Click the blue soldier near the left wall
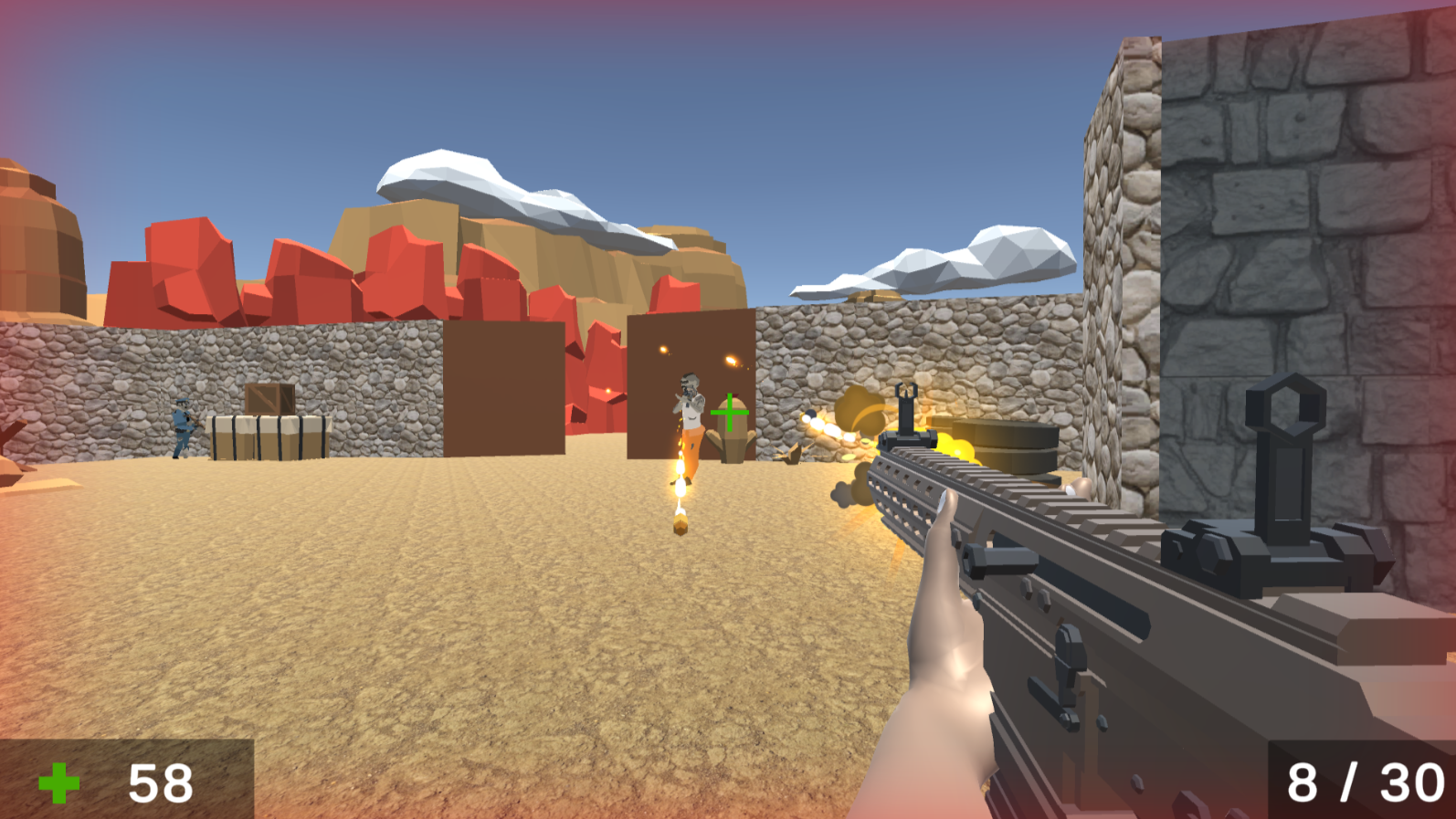The height and width of the screenshot is (819, 1456). pos(183,426)
